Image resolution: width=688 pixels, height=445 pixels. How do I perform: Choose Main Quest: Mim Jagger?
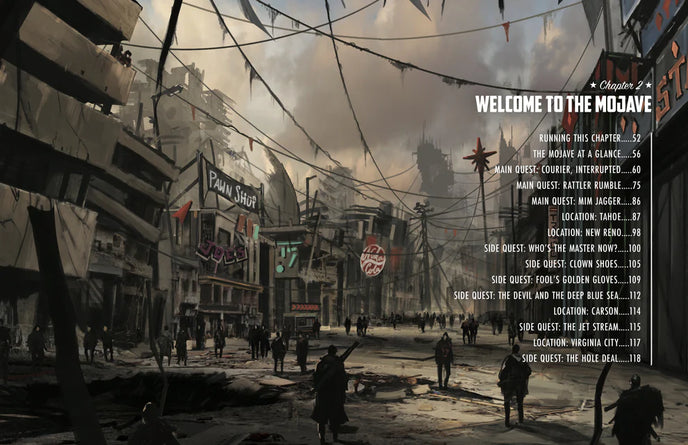click(585, 201)
